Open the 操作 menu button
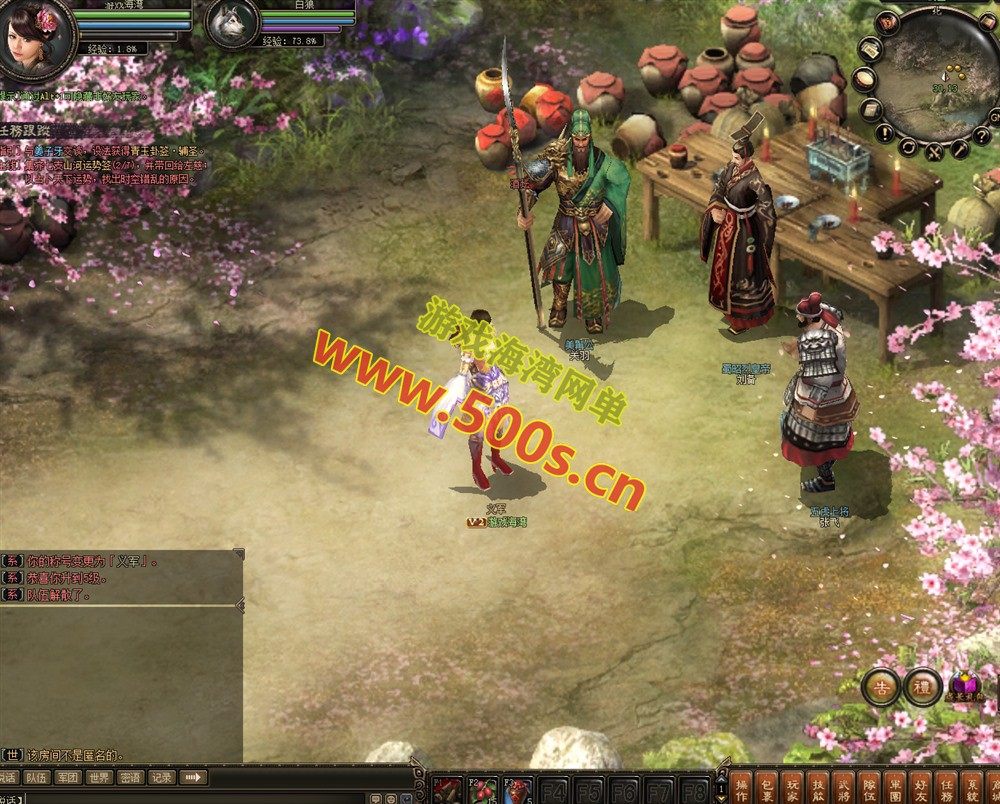Image resolution: width=1000 pixels, height=804 pixels. [741, 787]
